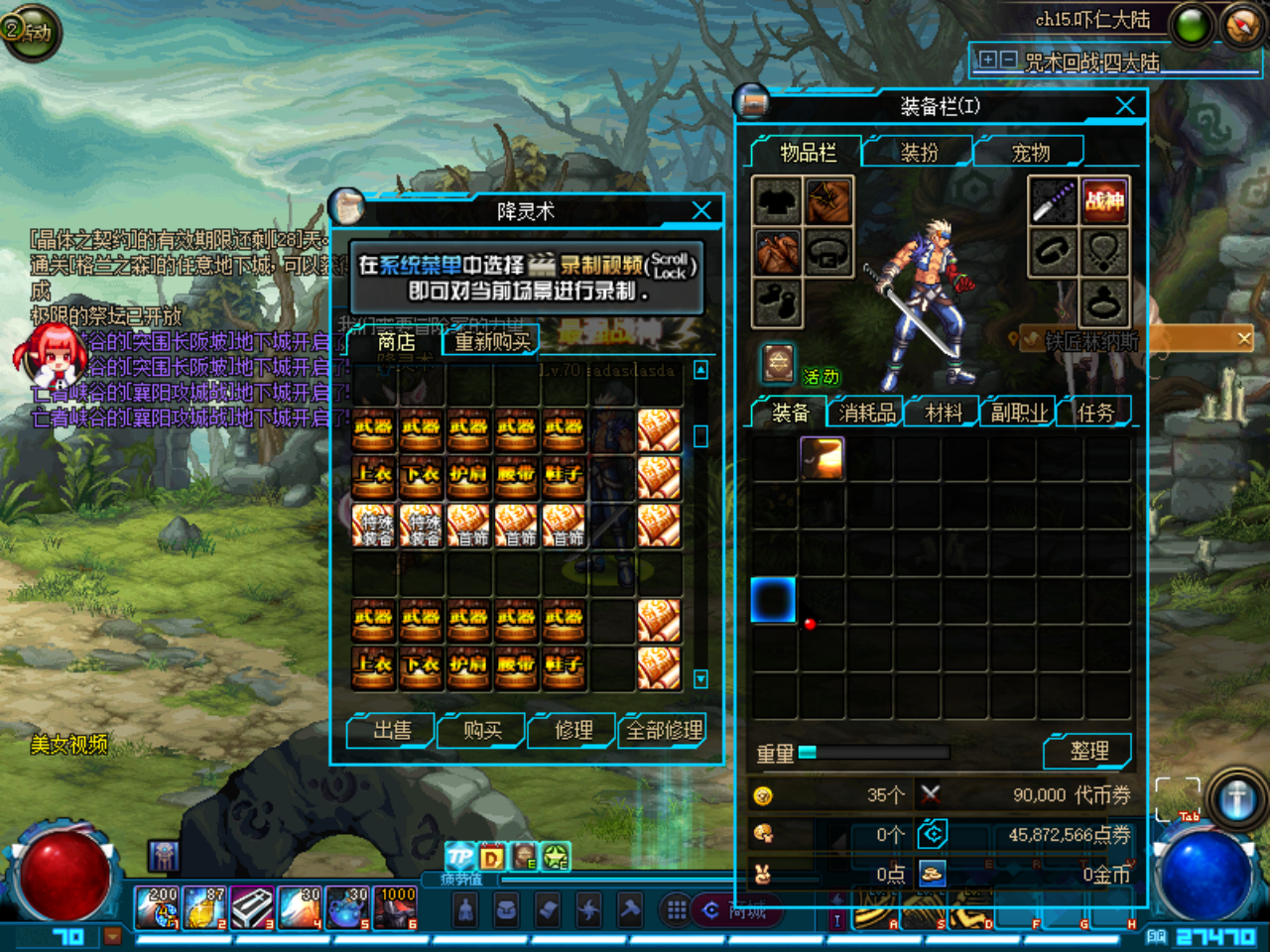
Task: Select the 商店 shop tab
Action: [396, 342]
